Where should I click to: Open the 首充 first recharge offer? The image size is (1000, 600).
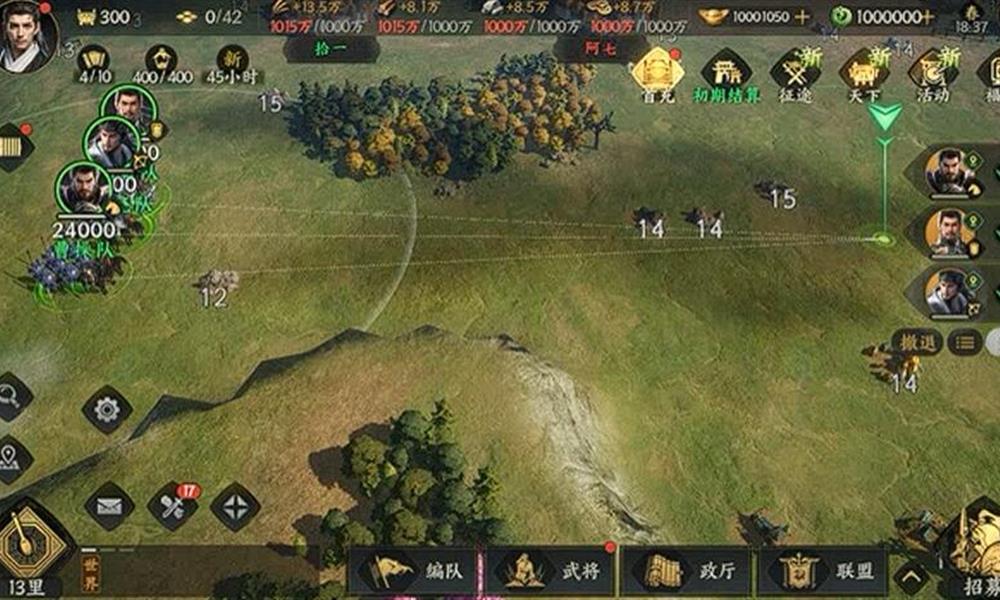tap(657, 72)
